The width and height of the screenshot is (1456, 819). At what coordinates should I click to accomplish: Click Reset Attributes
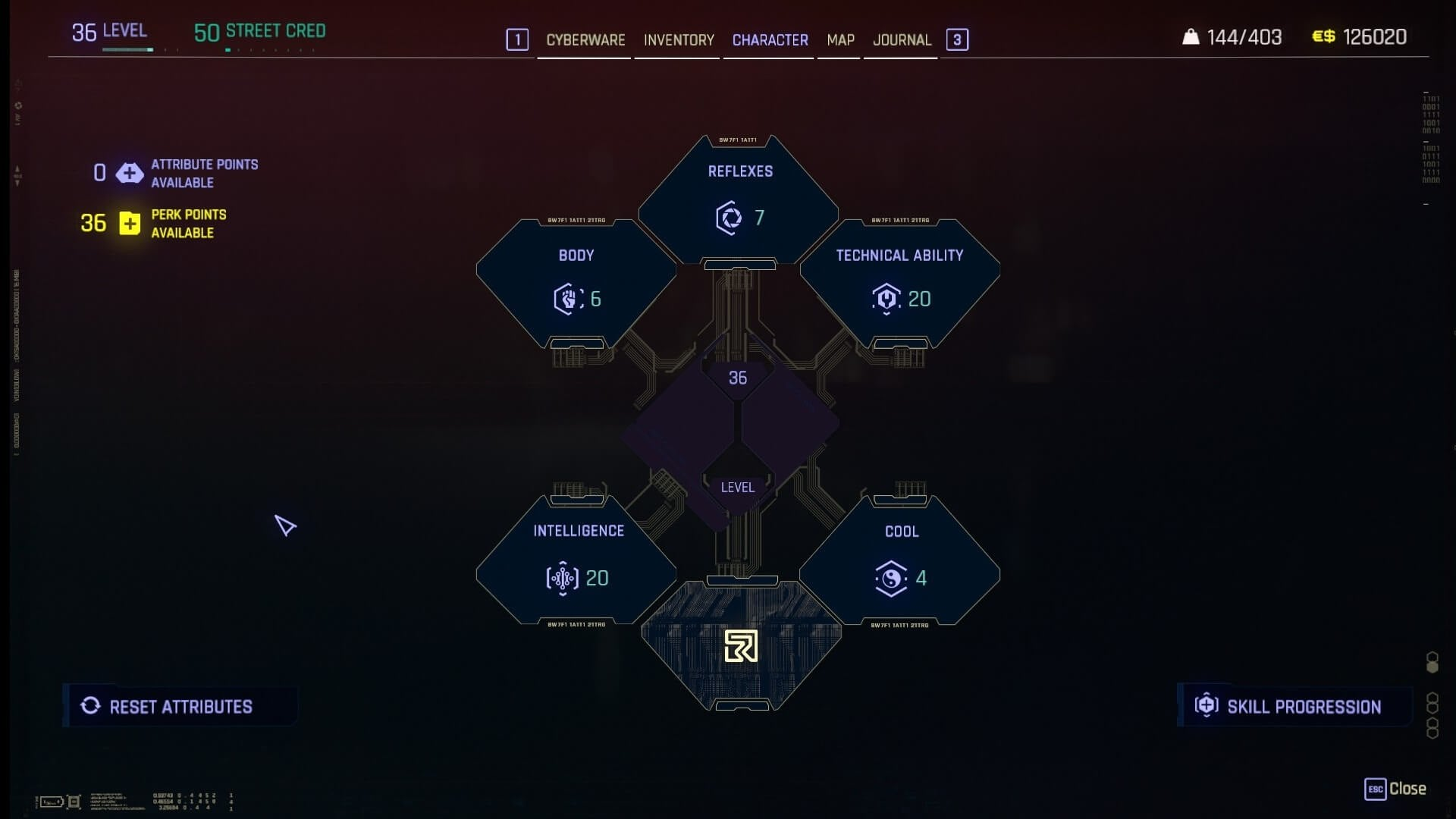coord(180,707)
